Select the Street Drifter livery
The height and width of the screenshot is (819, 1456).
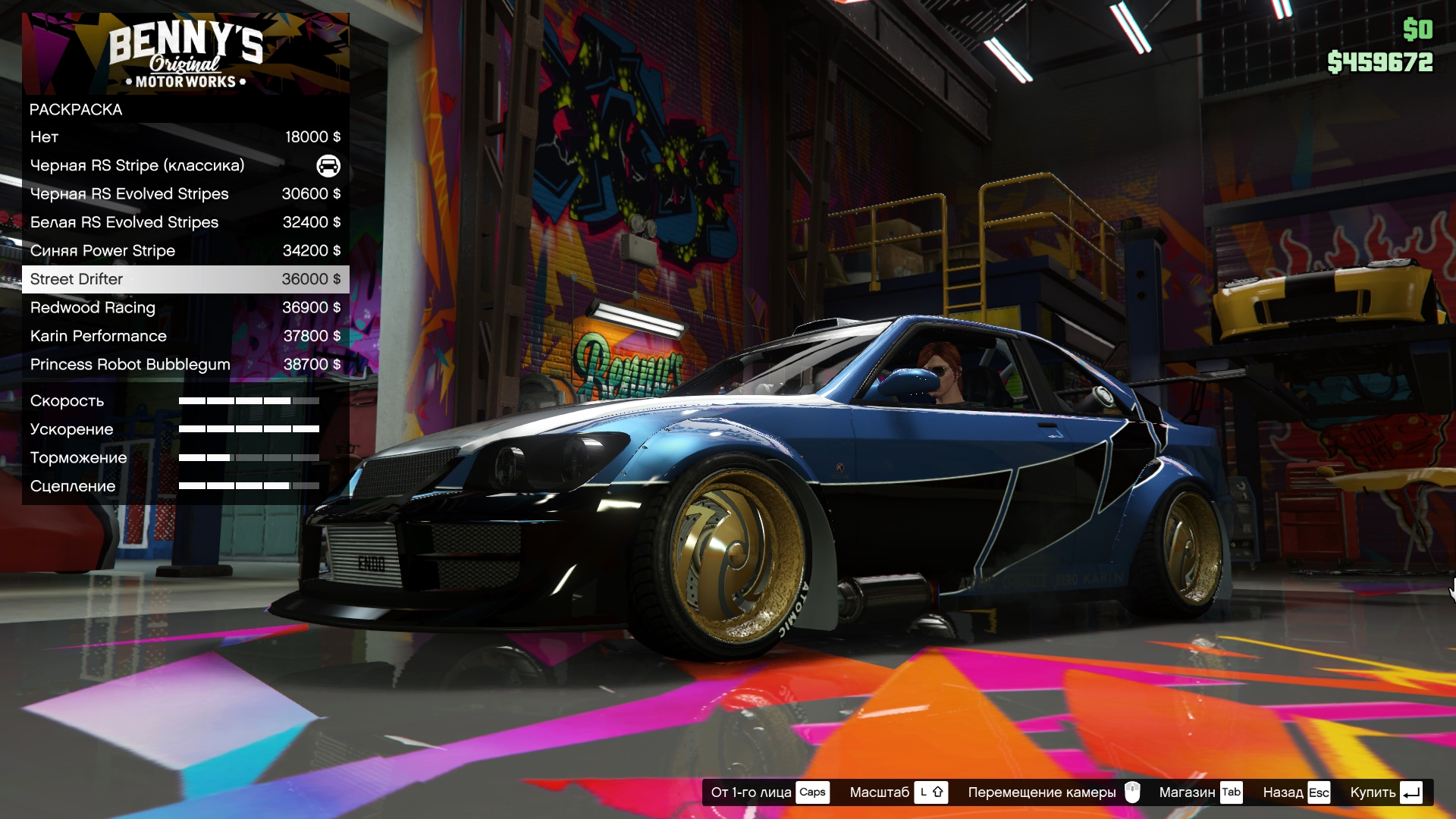click(185, 279)
